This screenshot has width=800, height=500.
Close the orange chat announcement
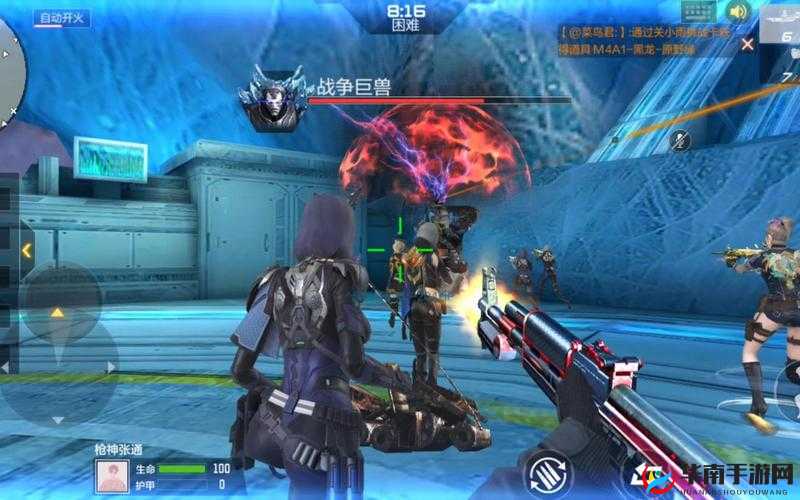pos(747,44)
